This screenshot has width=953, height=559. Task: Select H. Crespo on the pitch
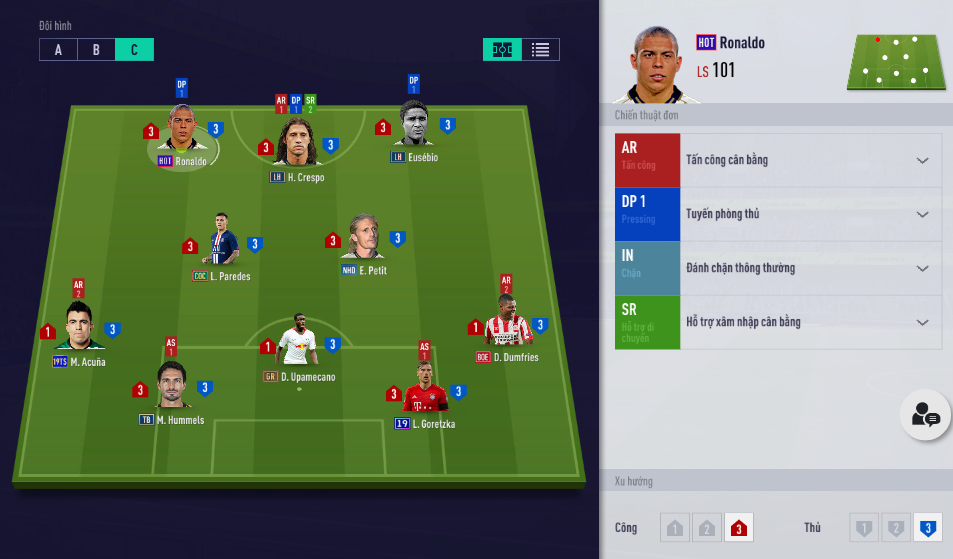click(298, 143)
